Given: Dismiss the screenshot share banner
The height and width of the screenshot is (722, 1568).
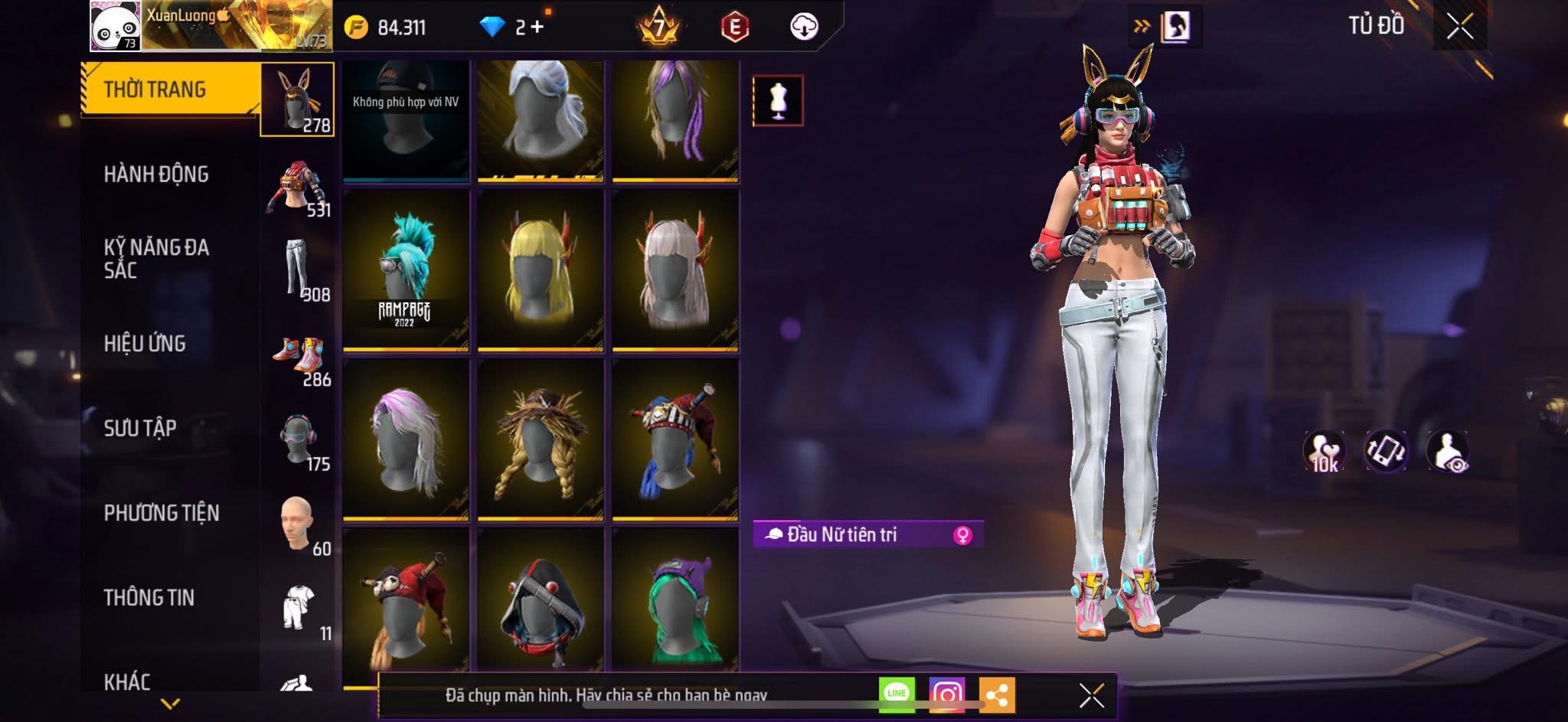Looking at the screenshot, I should (1091, 695).
